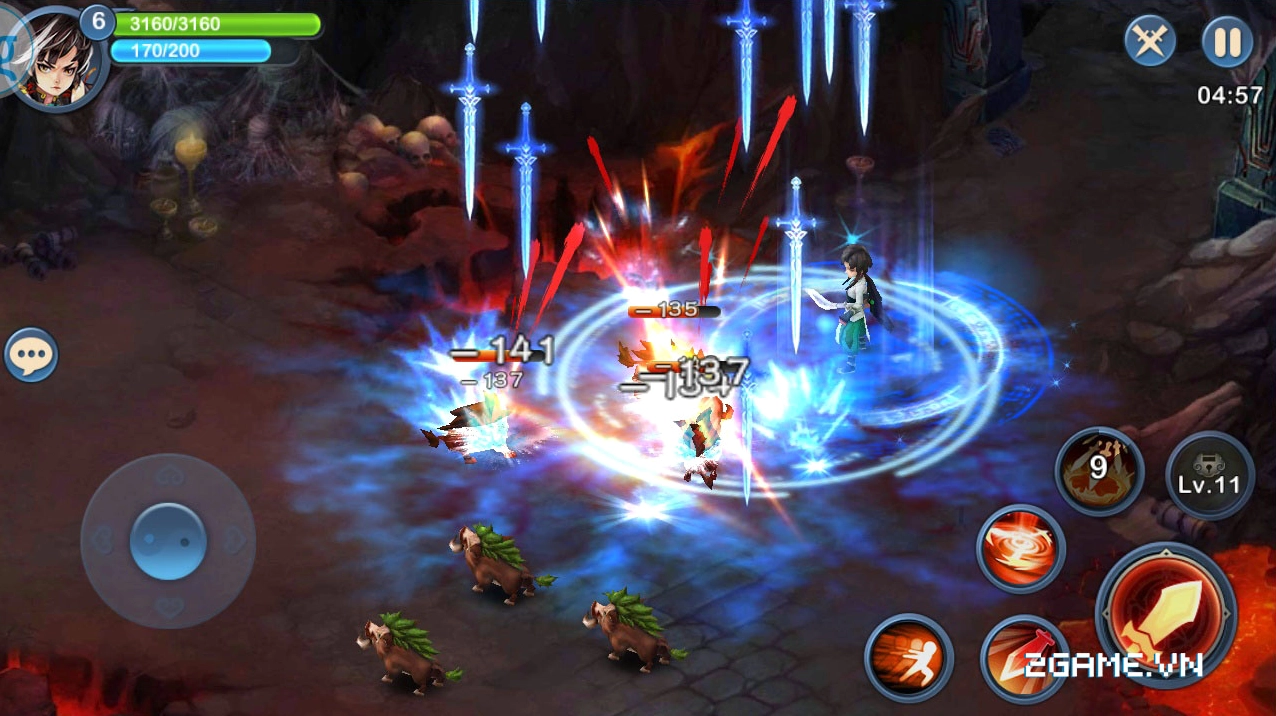Trigger the skill showing number 9
This screenshot has width=1276, height=716.
click(x=1099, y=471)
